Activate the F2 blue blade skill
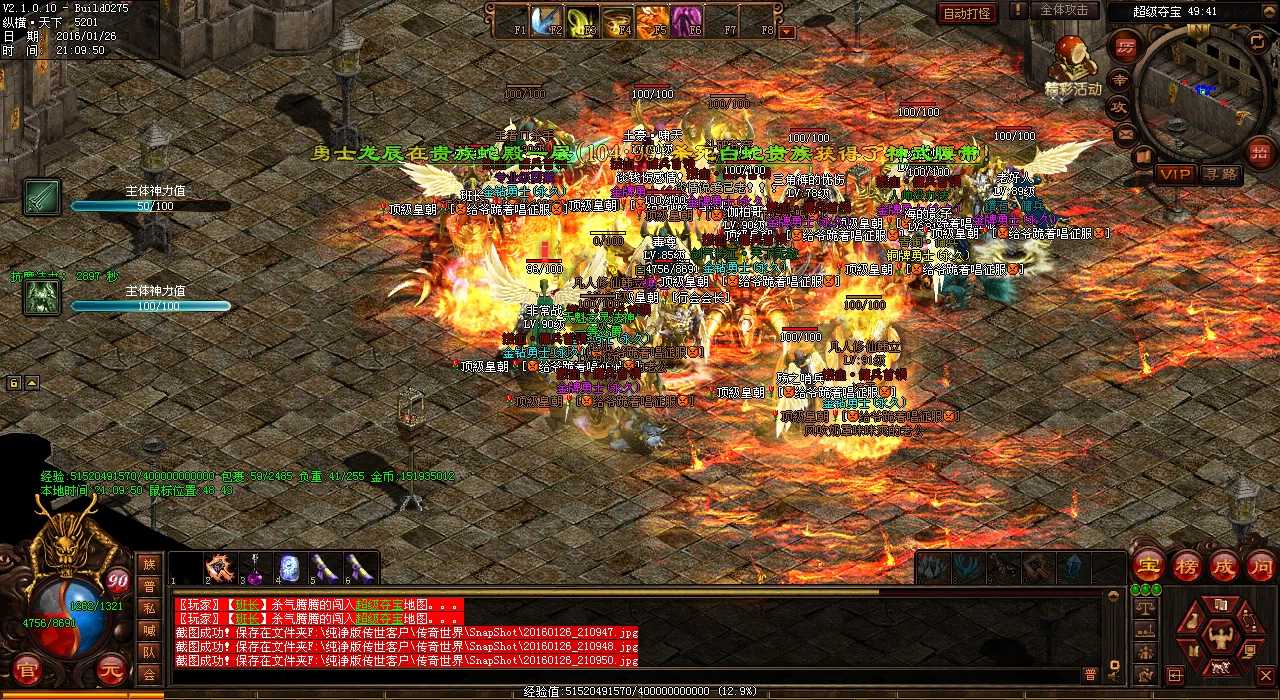 coord(545,19)
